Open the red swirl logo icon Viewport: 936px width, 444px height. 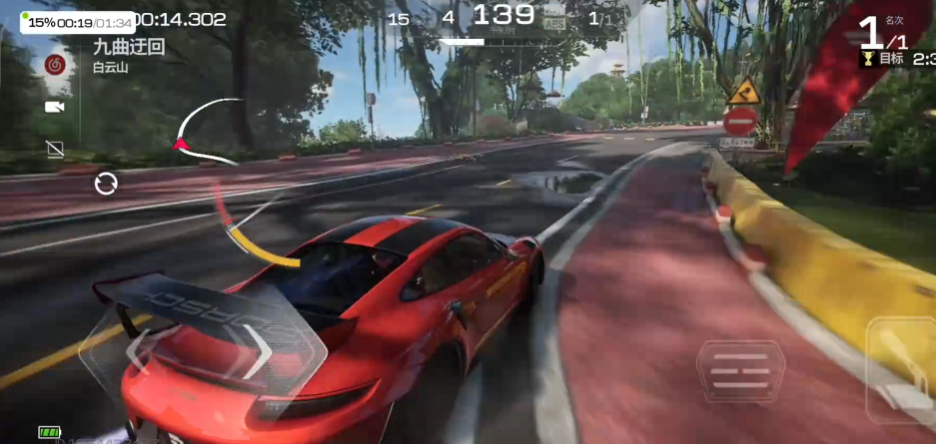[56, 65]
